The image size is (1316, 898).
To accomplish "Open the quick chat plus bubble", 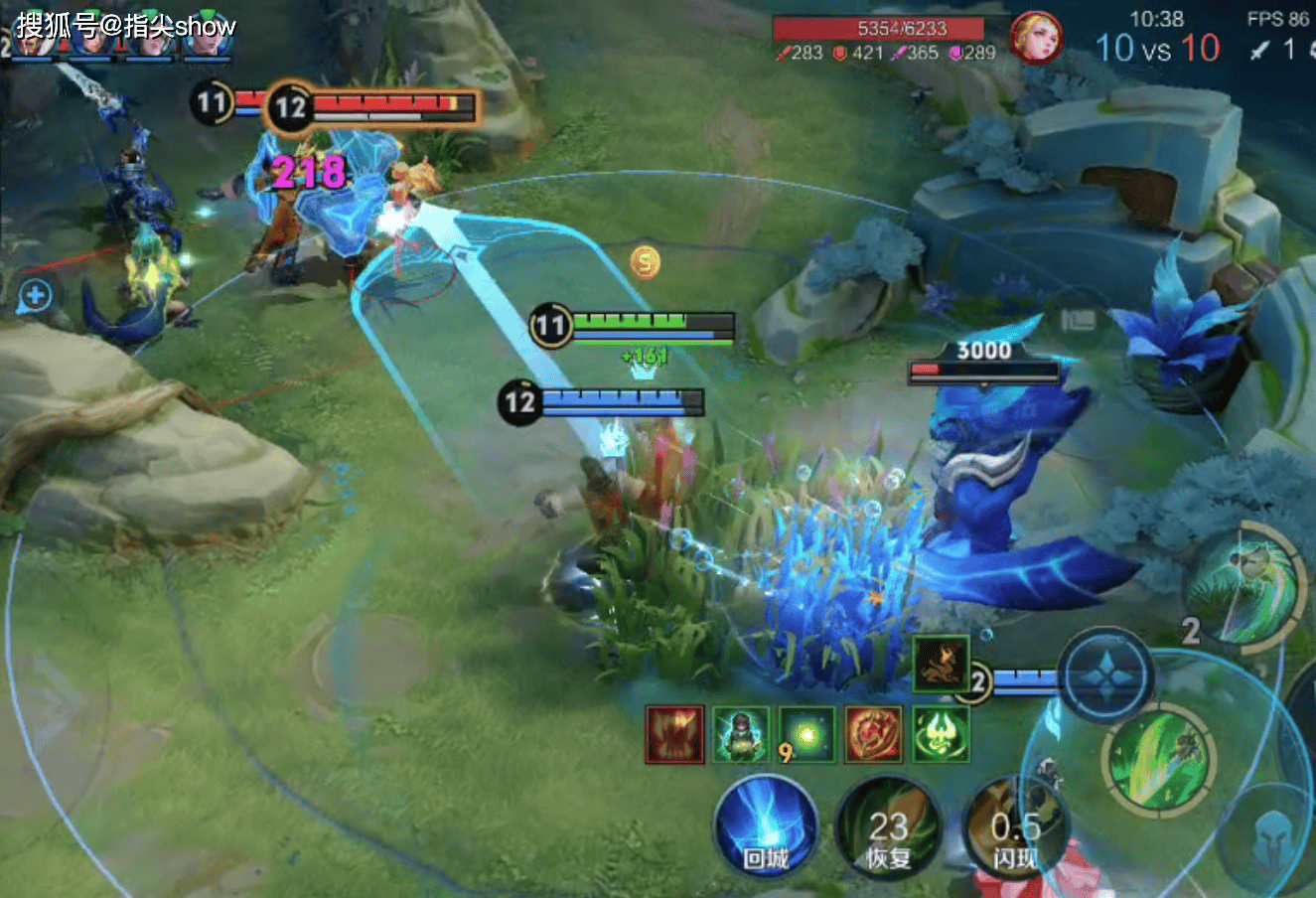I will click(36, 295).
